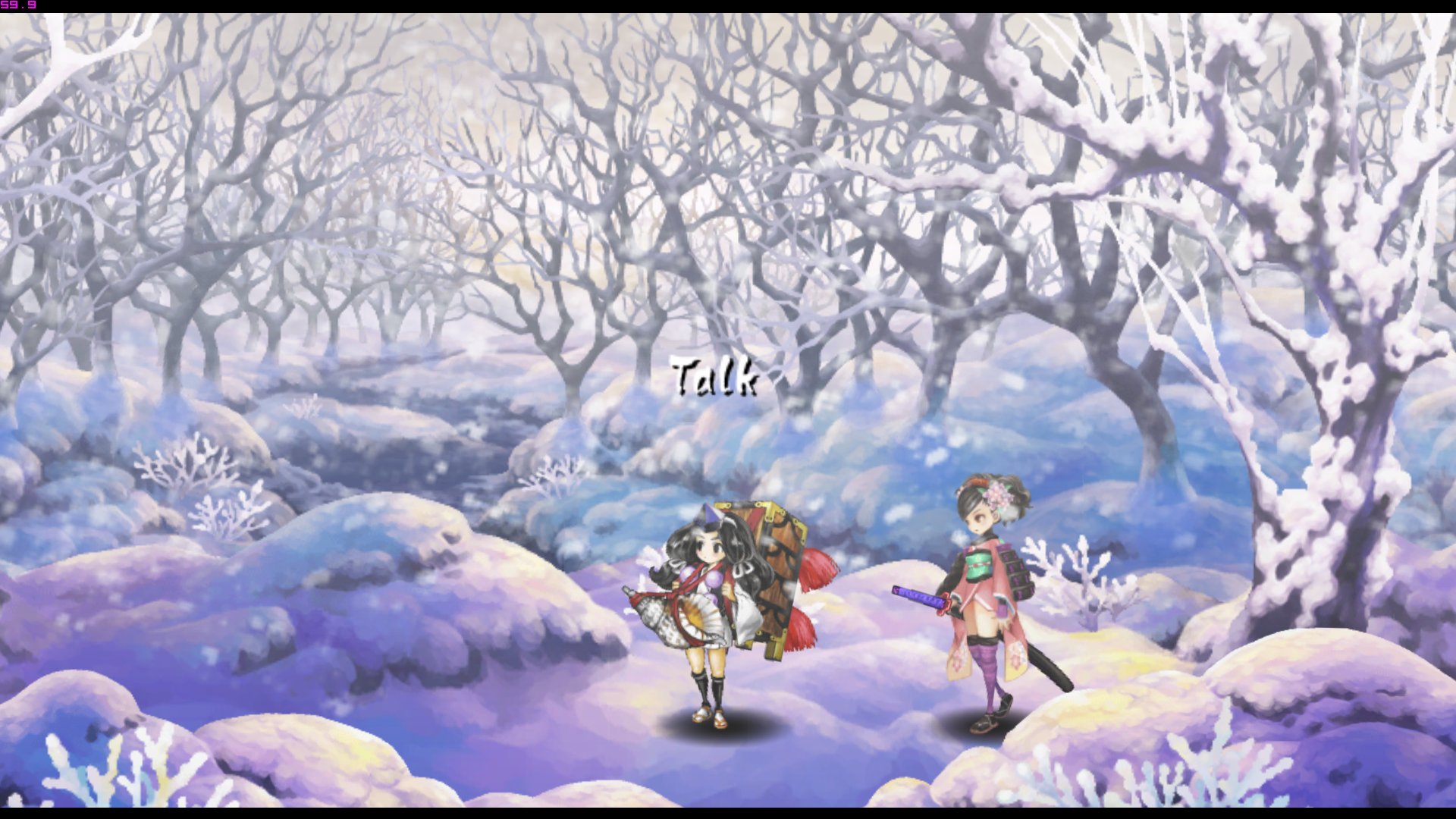Select the Talk prompt above the merchant

[714, 377]
